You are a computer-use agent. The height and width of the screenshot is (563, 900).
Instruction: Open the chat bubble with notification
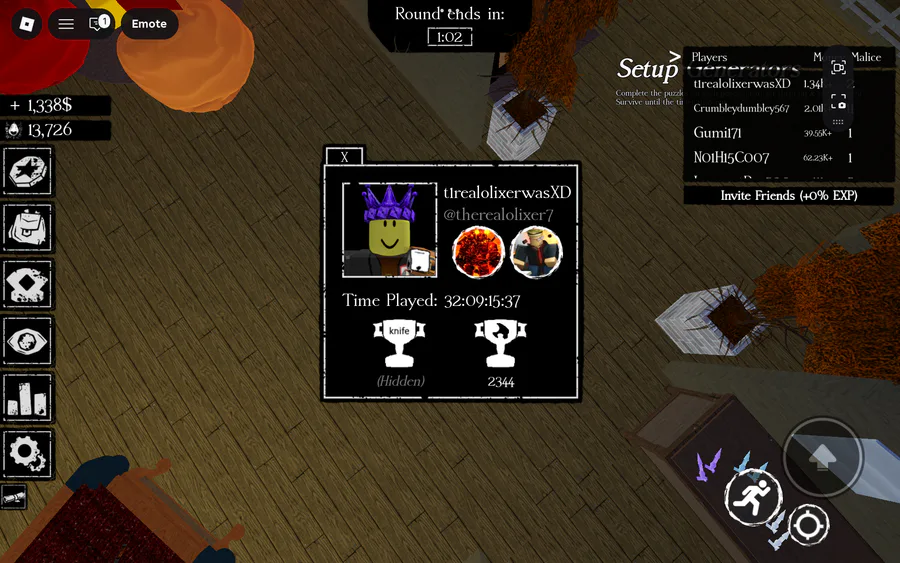click(99, 24)
